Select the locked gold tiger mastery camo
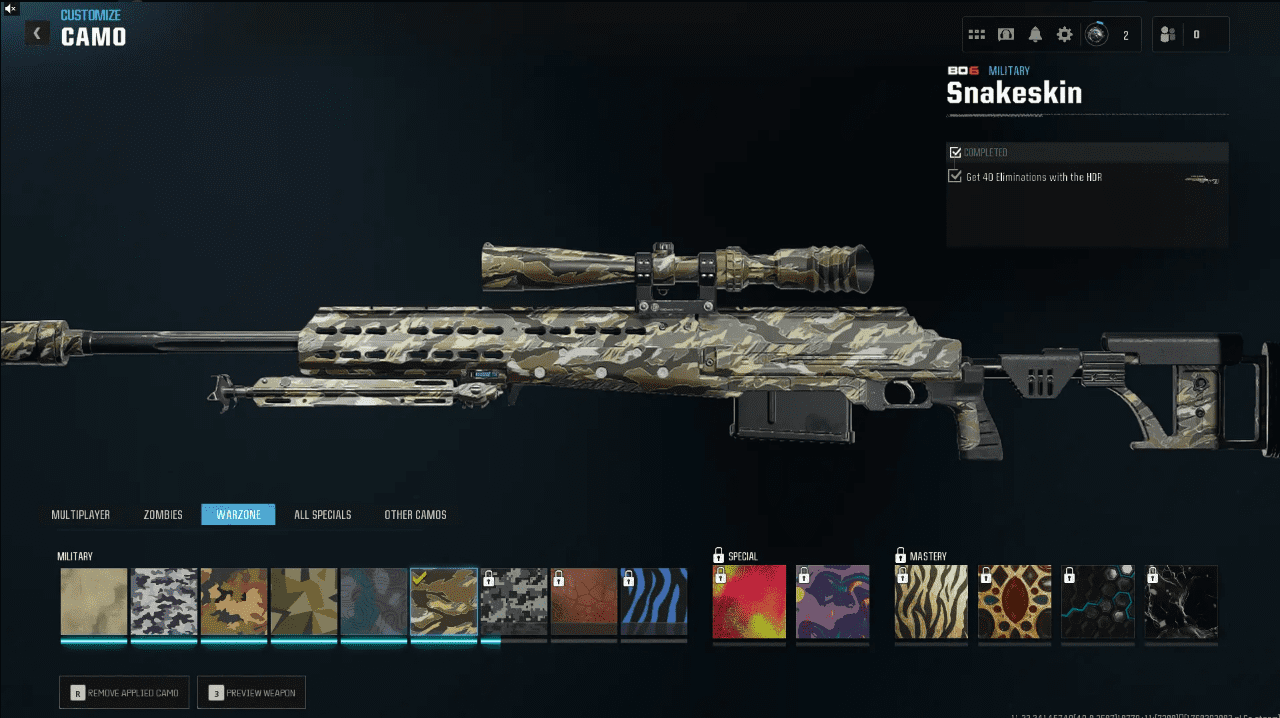 click(x=931, y=602)
